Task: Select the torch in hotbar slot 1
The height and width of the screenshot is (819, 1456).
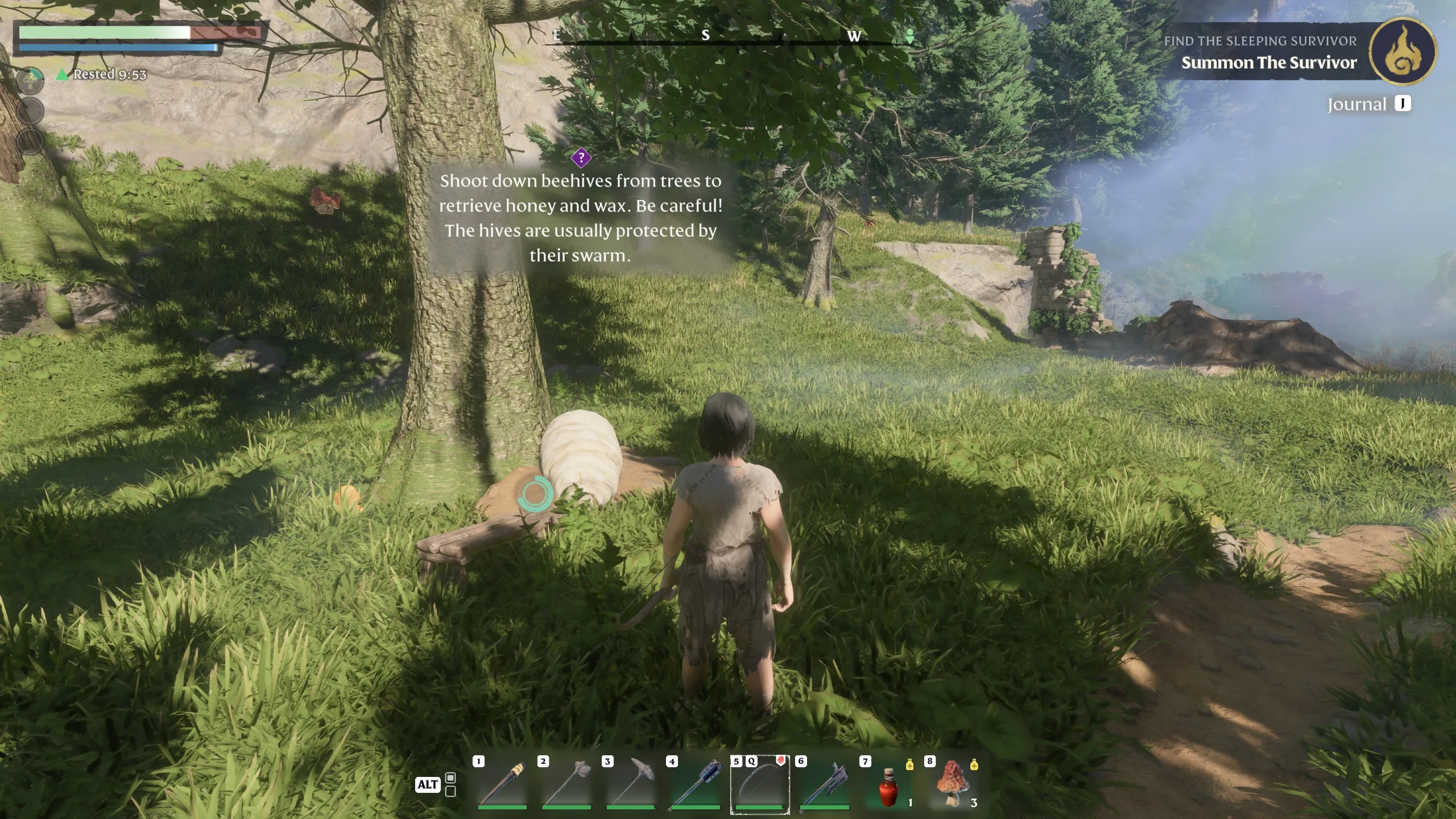Action: click(503, 785)
